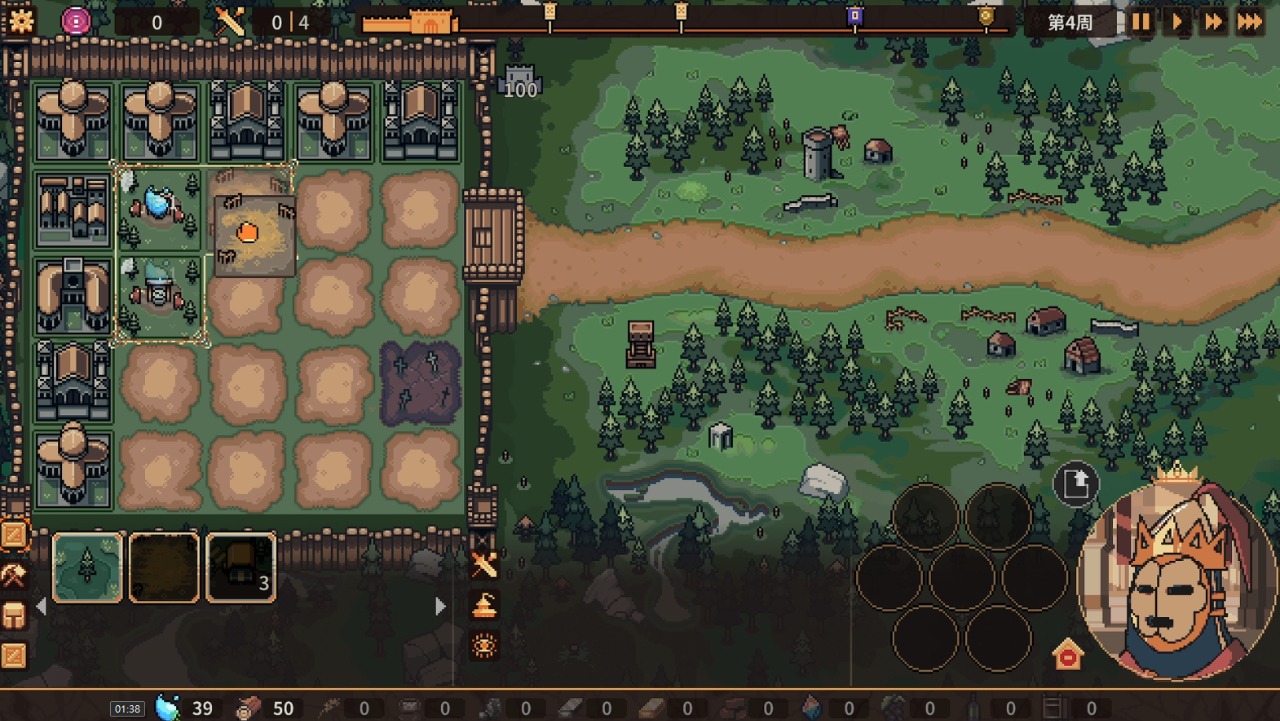
Task: Click the red house icon
Action: (1068, 655)
